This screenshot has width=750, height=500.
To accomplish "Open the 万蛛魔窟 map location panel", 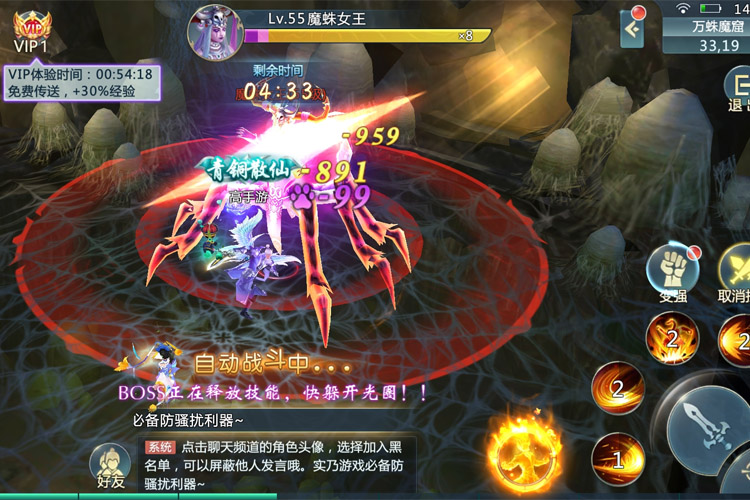I will coord(706,35).
